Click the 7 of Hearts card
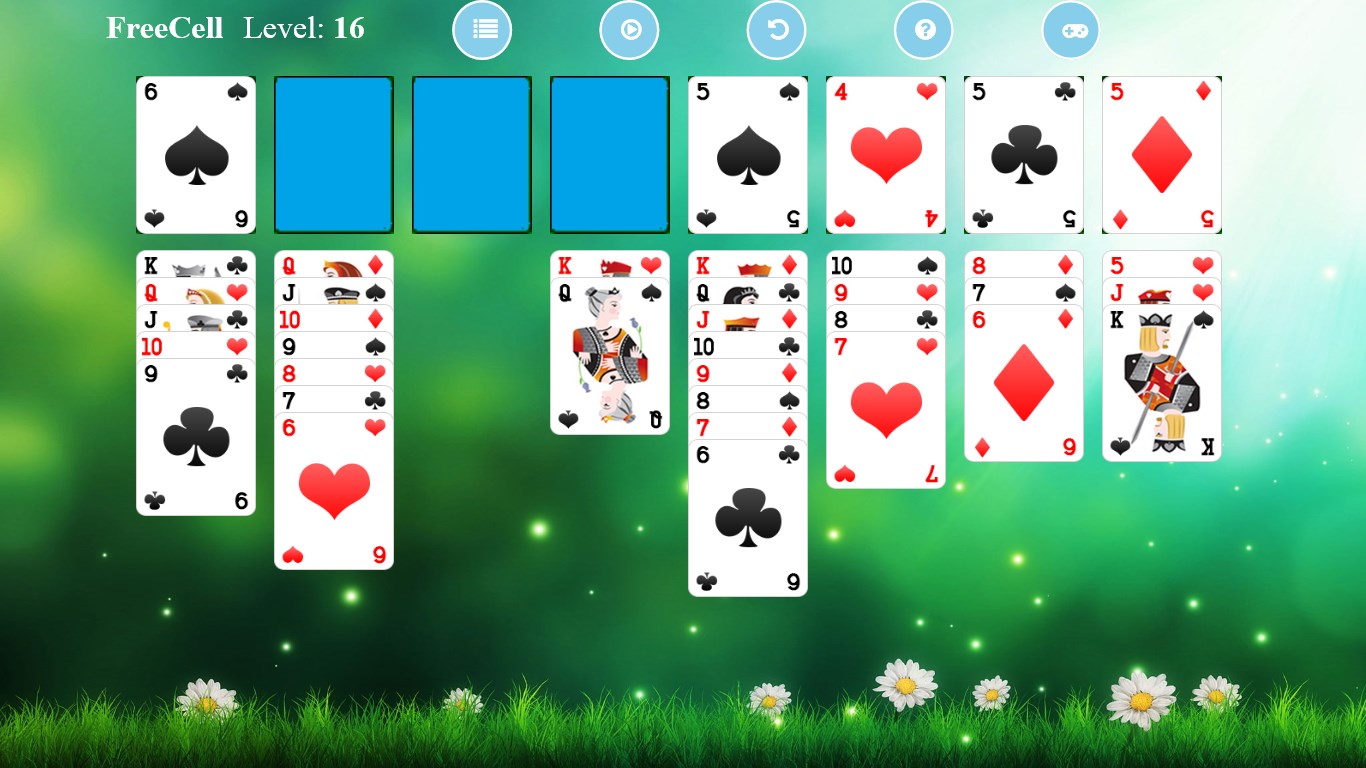 pos(885,410)
